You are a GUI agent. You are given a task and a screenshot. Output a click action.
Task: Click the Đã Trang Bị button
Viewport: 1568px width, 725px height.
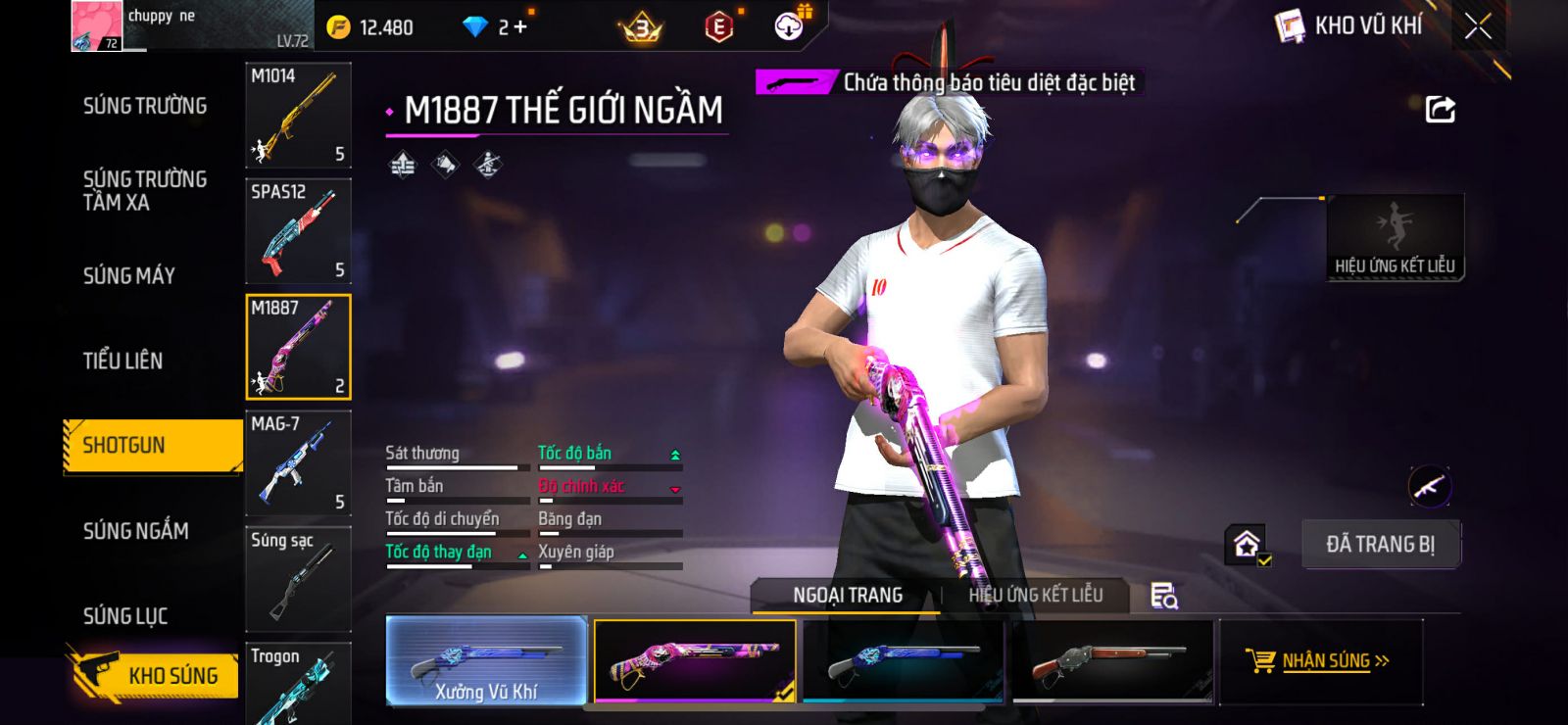pos(1380,545)
